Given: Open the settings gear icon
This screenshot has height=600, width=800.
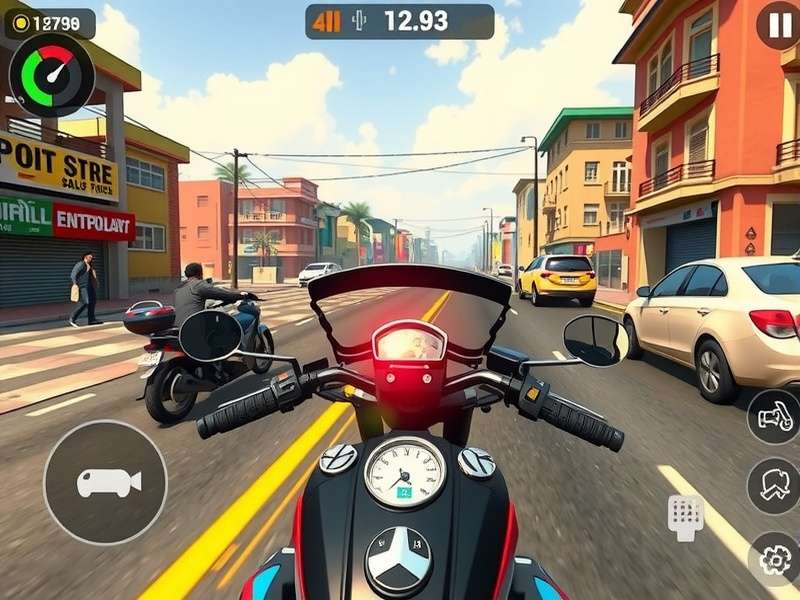Looking at the screenshot, I should point(774,560).
